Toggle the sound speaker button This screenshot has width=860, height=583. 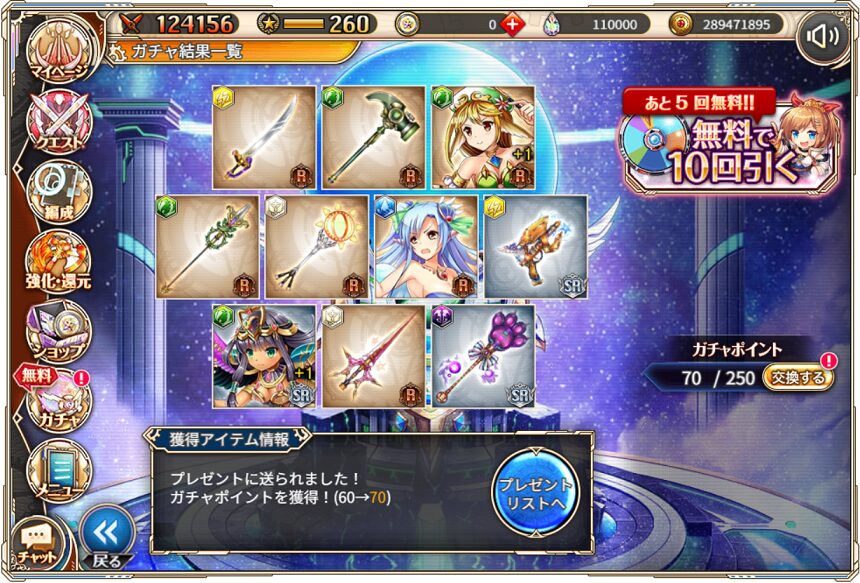click(823, 37)
